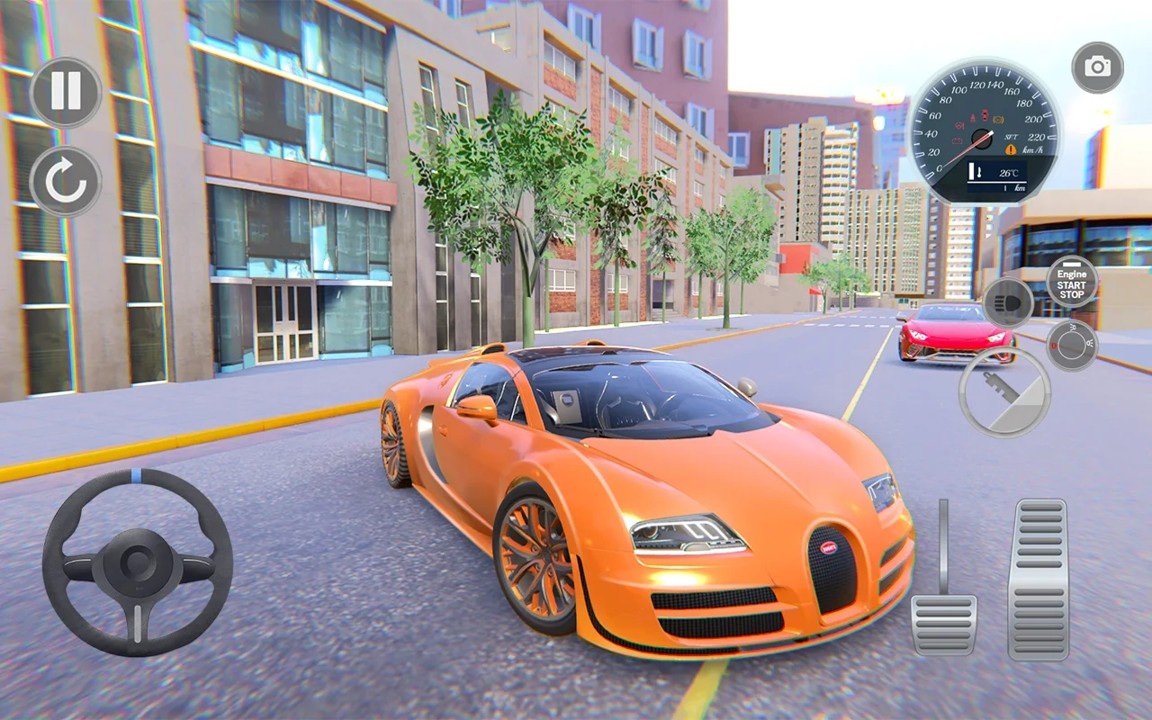This screenshot has height=720, width=1152.
Task: Take a screenshot with the camera button
Action: coord(1097,68)
